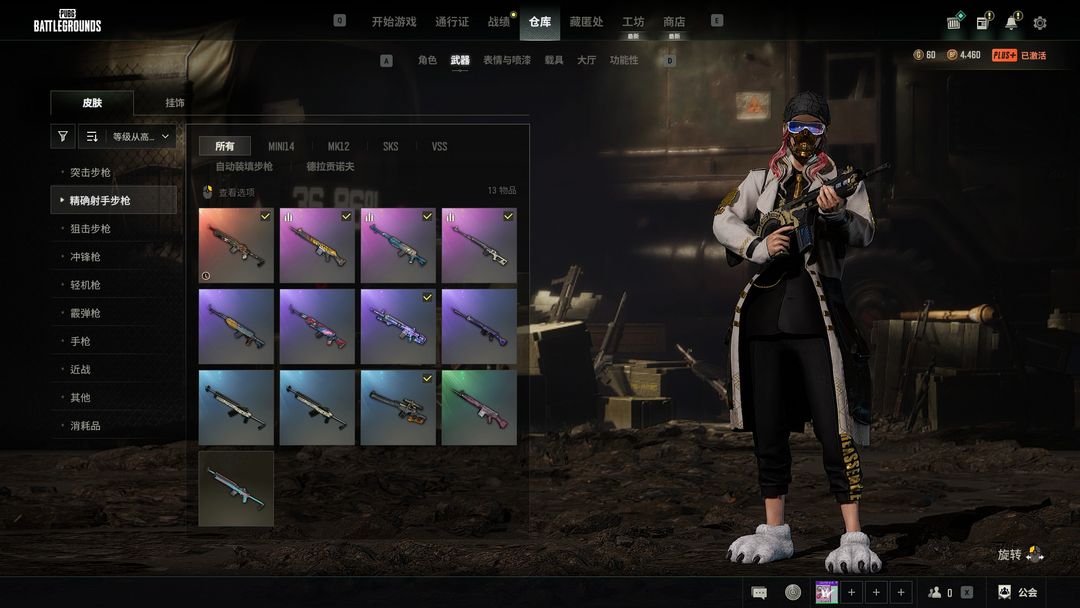Select the red-background rifle skin tile

236,245
